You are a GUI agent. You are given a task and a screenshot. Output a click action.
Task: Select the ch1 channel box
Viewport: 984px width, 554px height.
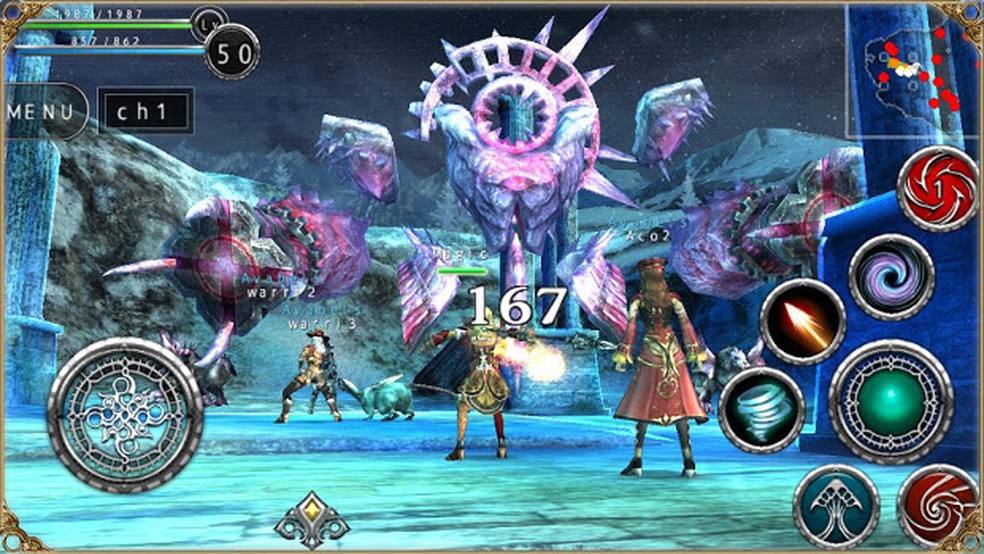click(x=144, y=111)
